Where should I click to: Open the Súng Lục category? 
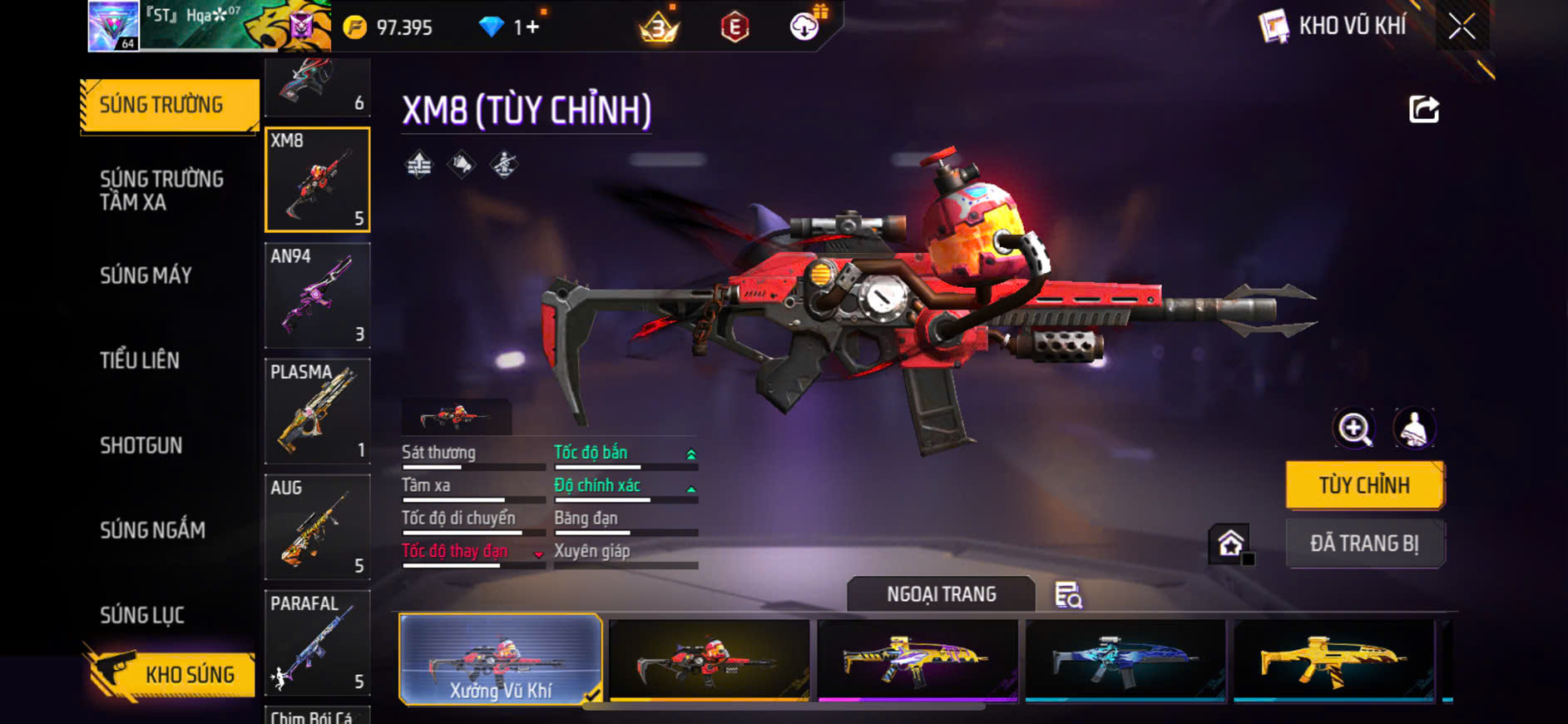[142, 615]
